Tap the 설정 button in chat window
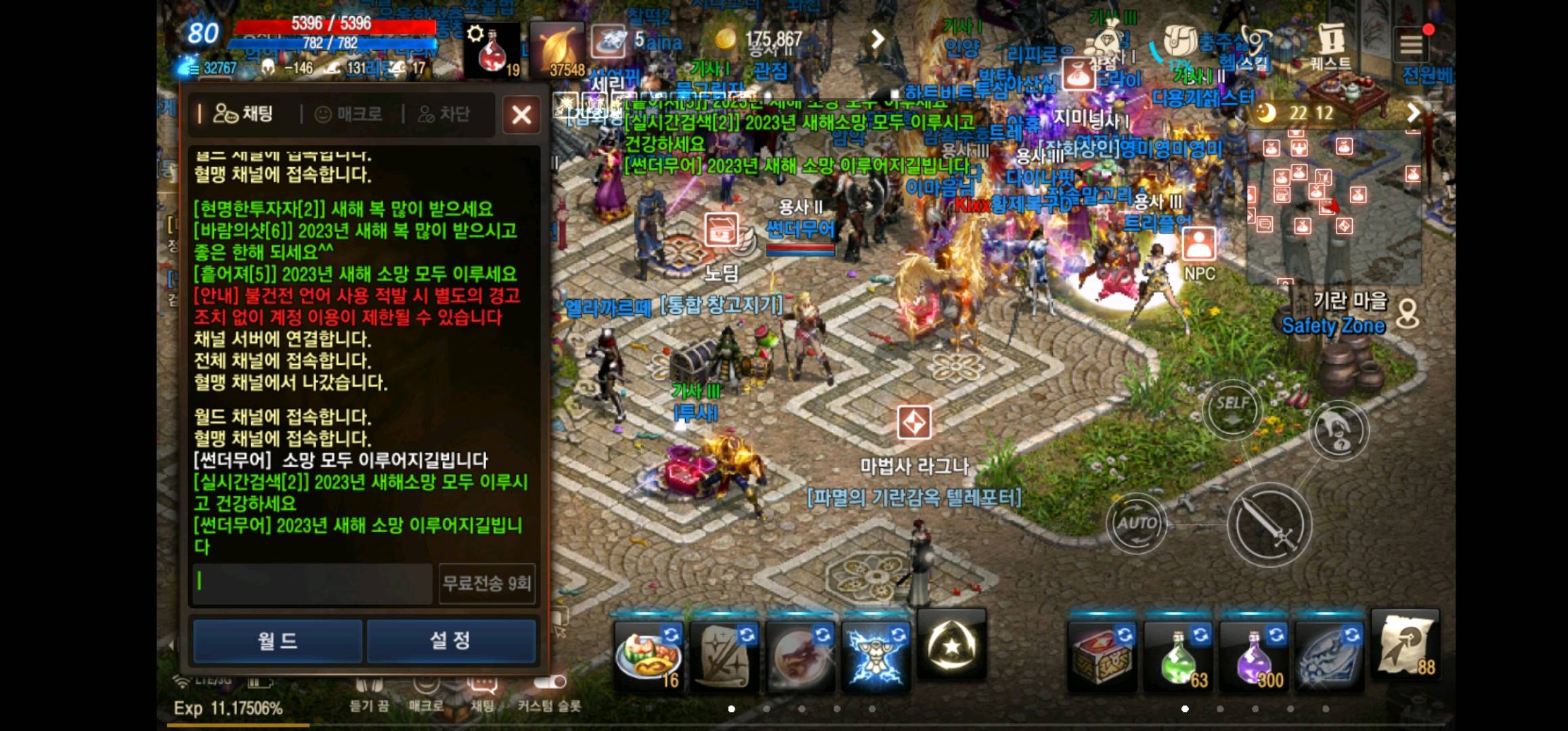Viewport: 1568px width, 731px height. pyautogui.click(x=452, y=640)
